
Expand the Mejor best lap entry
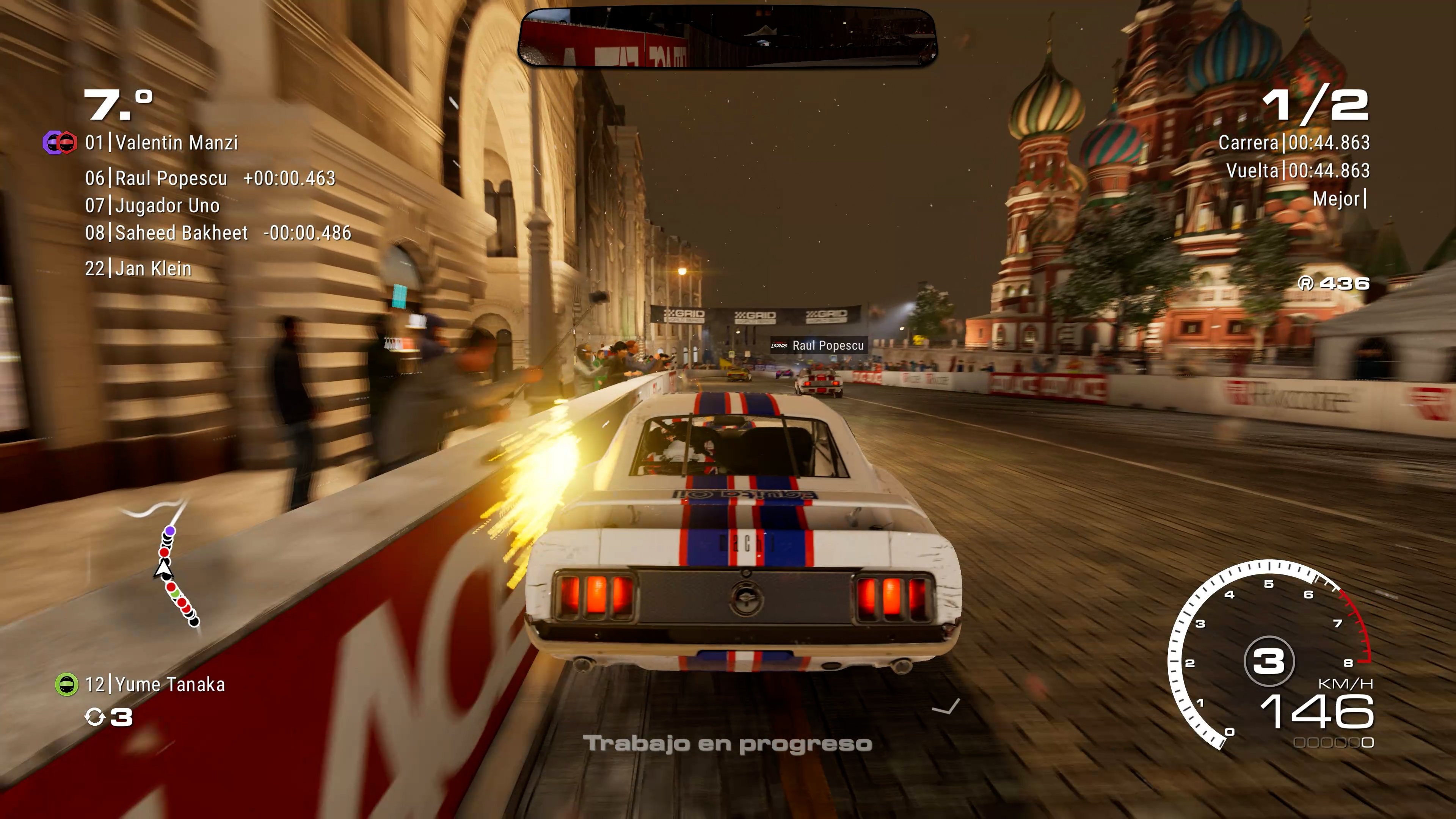(x=1338, y=199)
